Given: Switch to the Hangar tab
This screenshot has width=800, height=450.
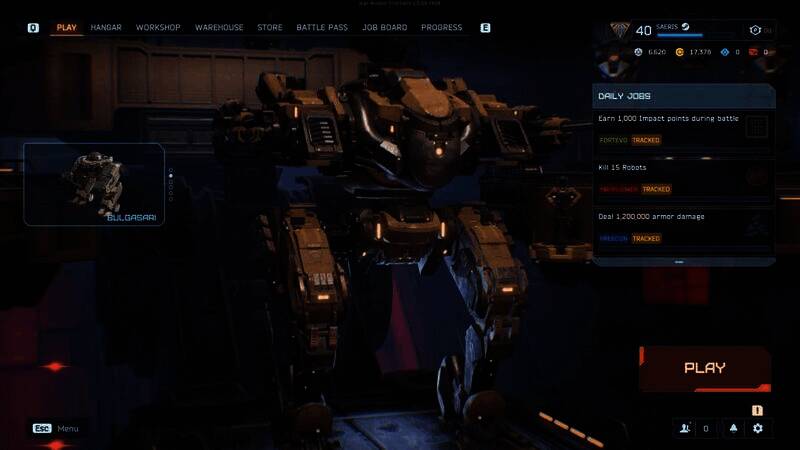Looking at the screenshot, I should (105, 28).
